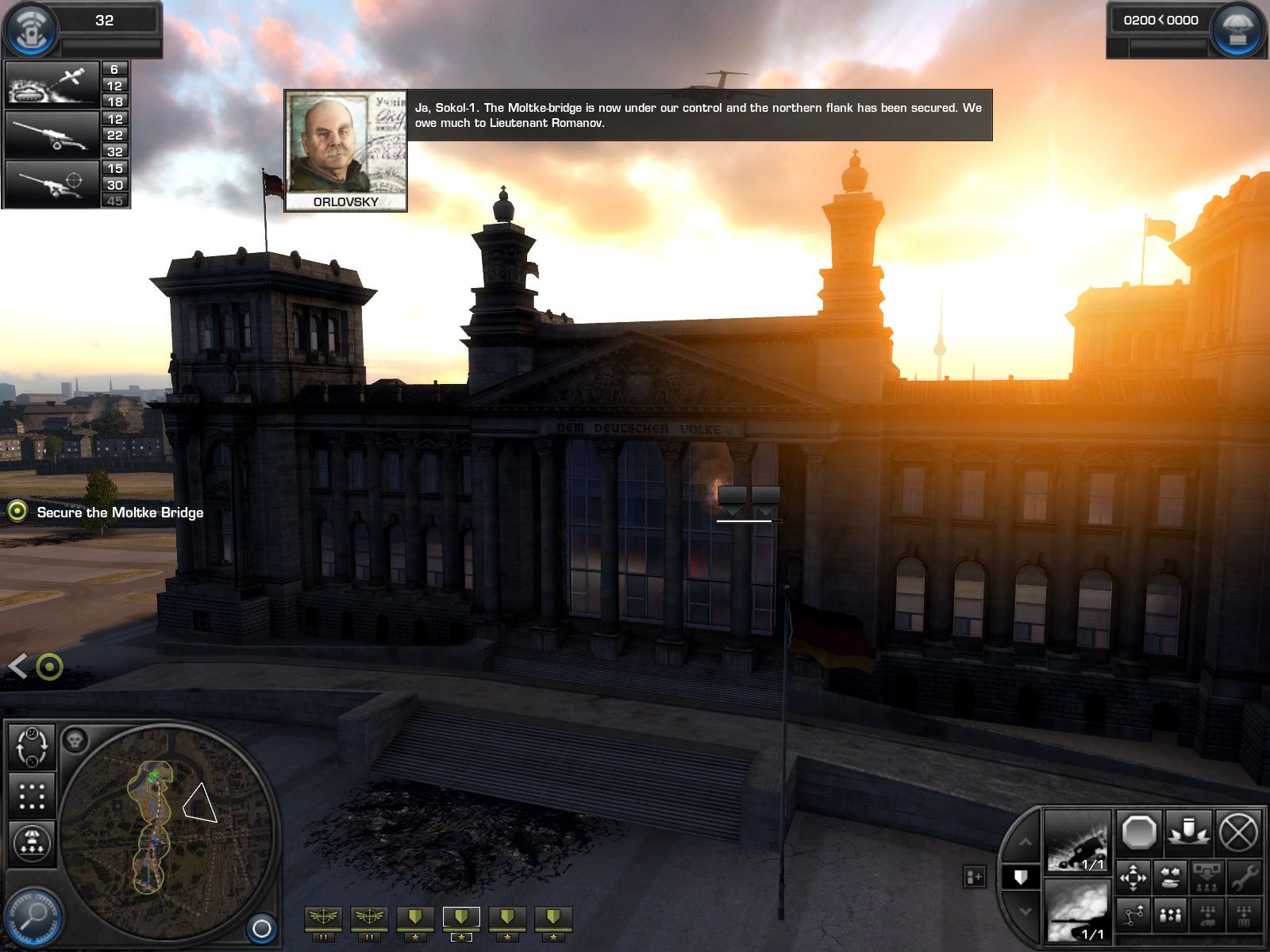
Task: Select the Move command arrows icon
Action: point(1133,877)
